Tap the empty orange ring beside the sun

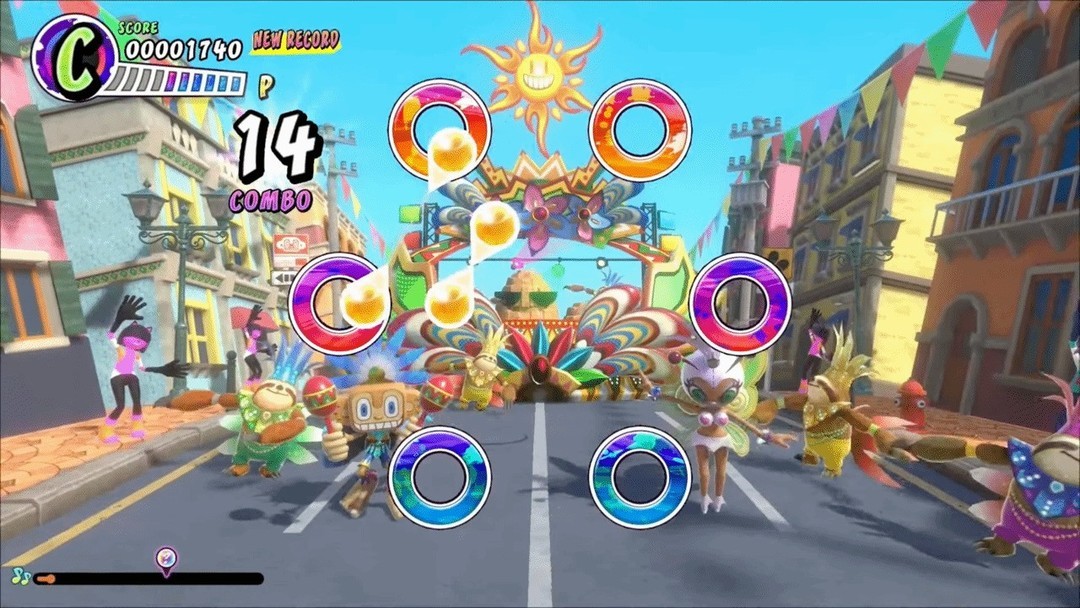(x=640, y=130)
